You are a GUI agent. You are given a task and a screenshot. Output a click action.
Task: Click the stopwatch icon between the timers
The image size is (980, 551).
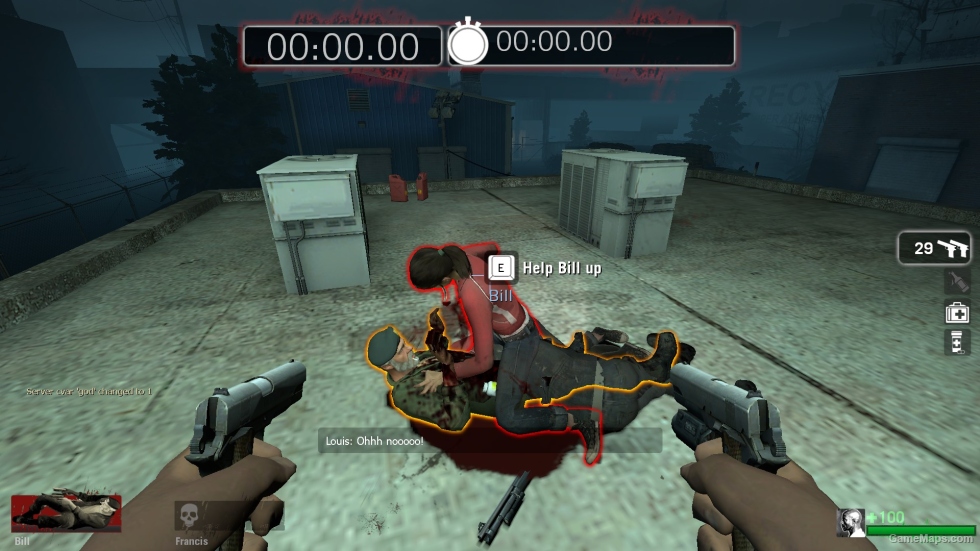point(467,44)
